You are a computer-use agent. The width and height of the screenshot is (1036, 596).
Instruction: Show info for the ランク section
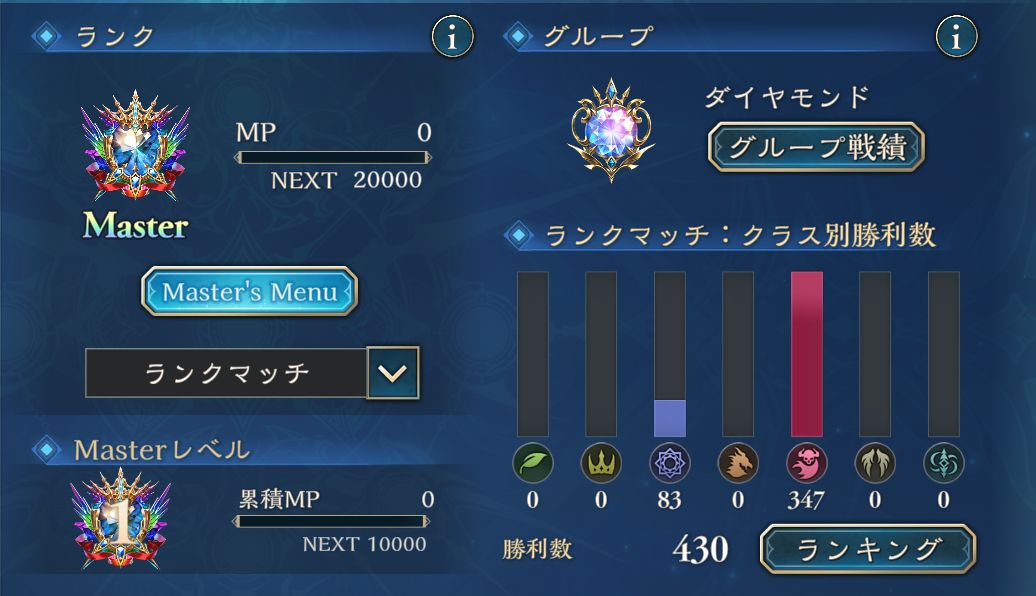(452, 37)
